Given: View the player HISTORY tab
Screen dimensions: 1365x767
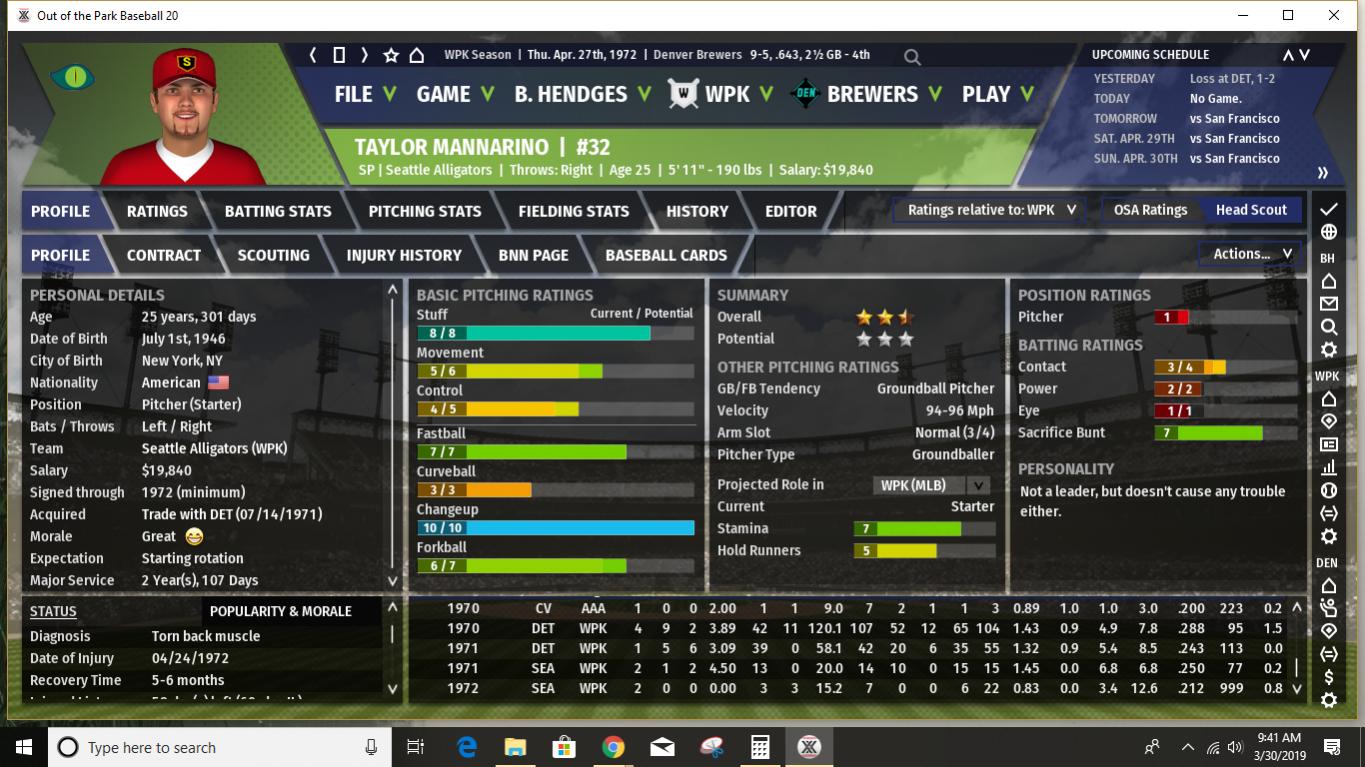Looking at the screenshot, I should [x=697, y=211].
